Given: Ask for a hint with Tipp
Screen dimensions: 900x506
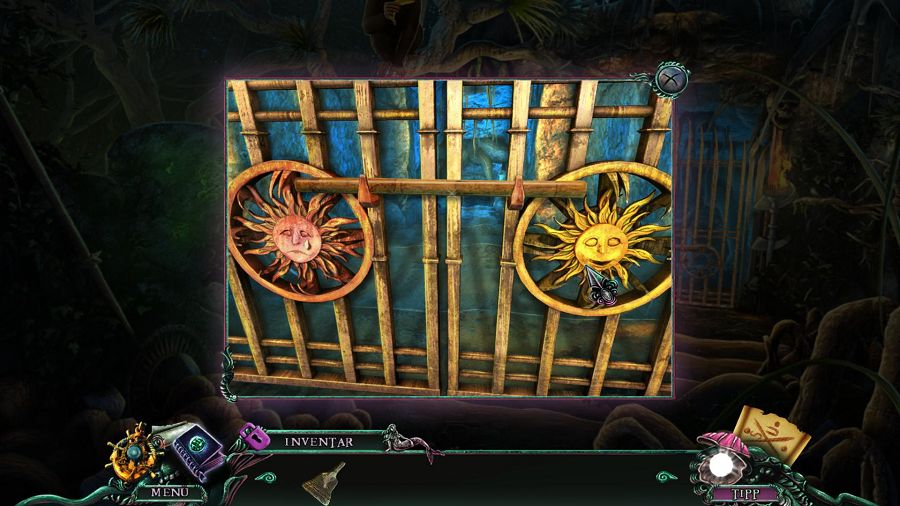Looking at the screenshot, I should 736,492.
